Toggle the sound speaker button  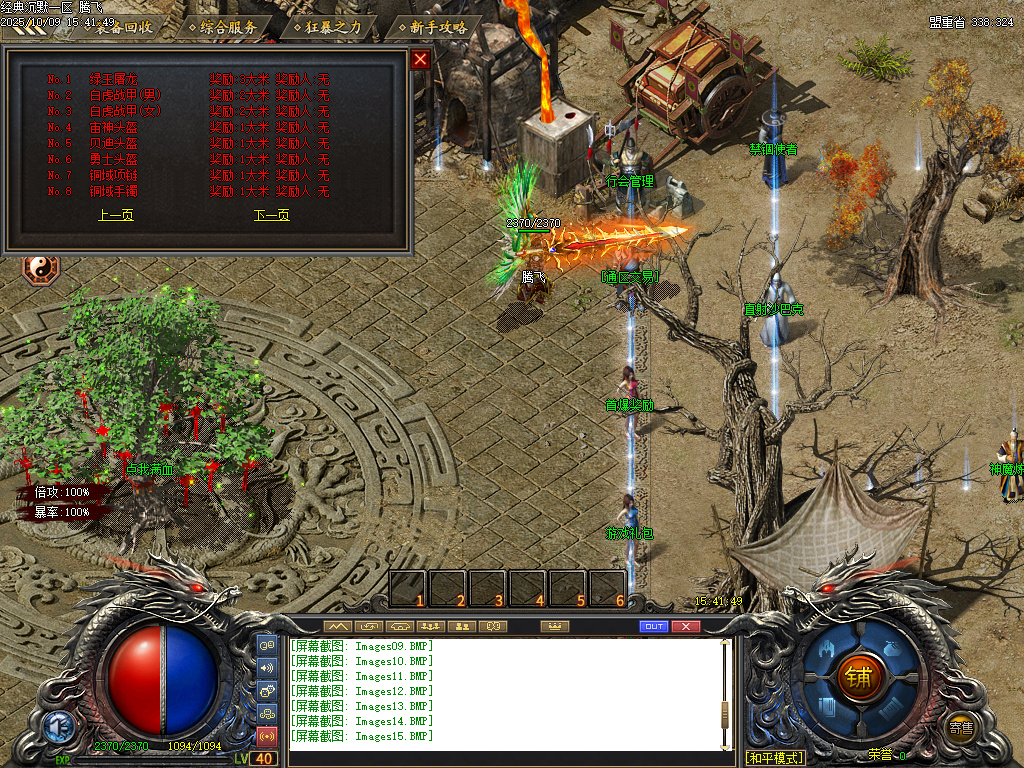click(x=267, y=667)
